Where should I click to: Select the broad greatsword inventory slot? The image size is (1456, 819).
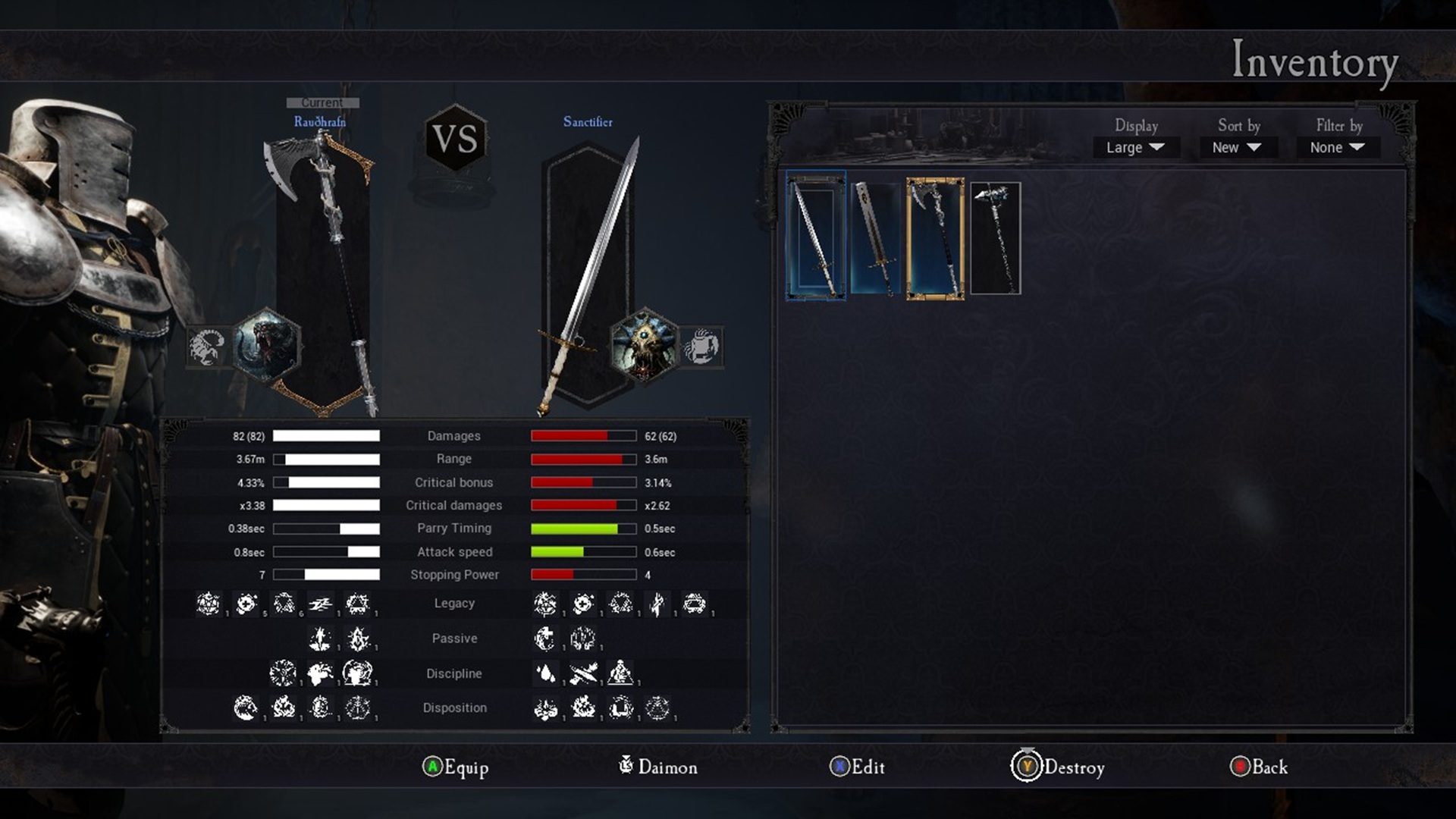[876, 238]
